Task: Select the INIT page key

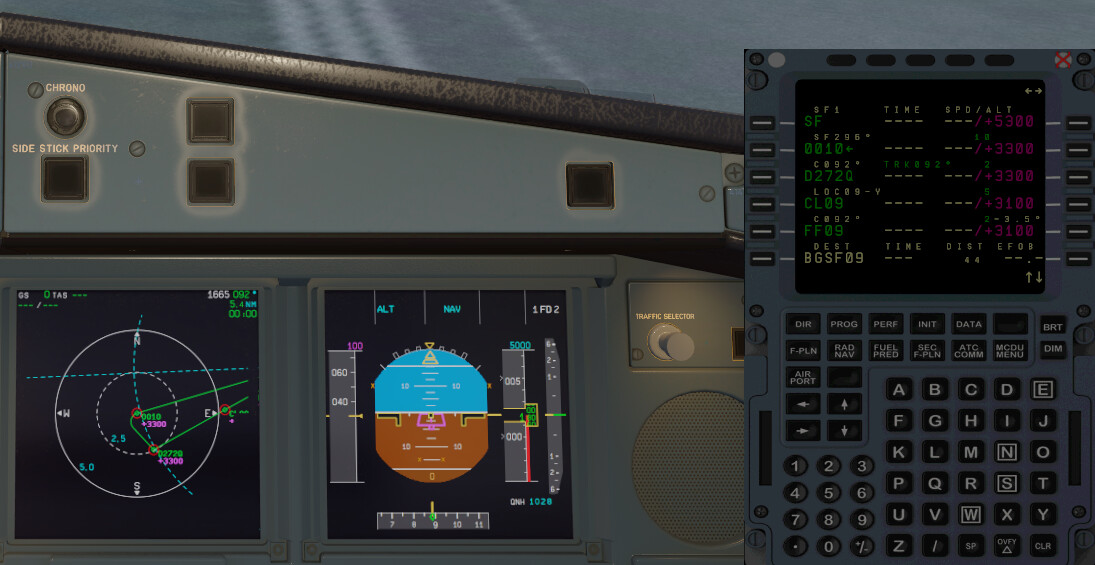Action: point(927,324)
